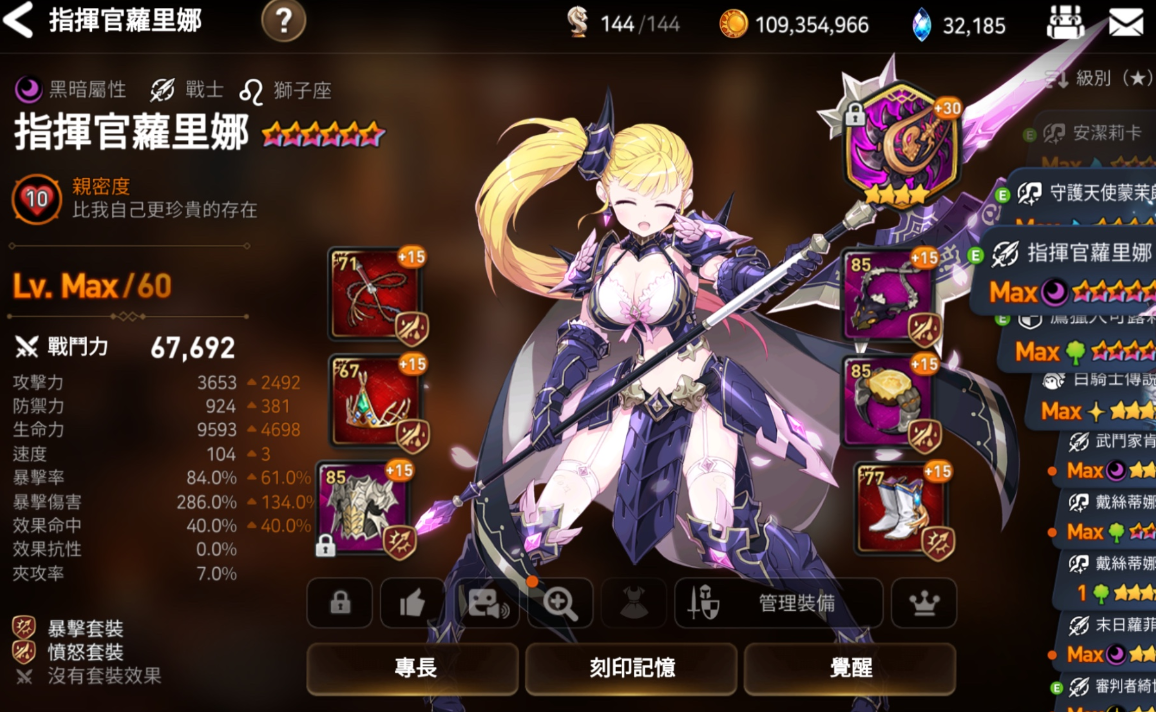Image resolution: width=1156 pixels, height=712 pixels.
Task: Open the 刻印記憶 imprint menu
Action: click(x=631, y=668)
